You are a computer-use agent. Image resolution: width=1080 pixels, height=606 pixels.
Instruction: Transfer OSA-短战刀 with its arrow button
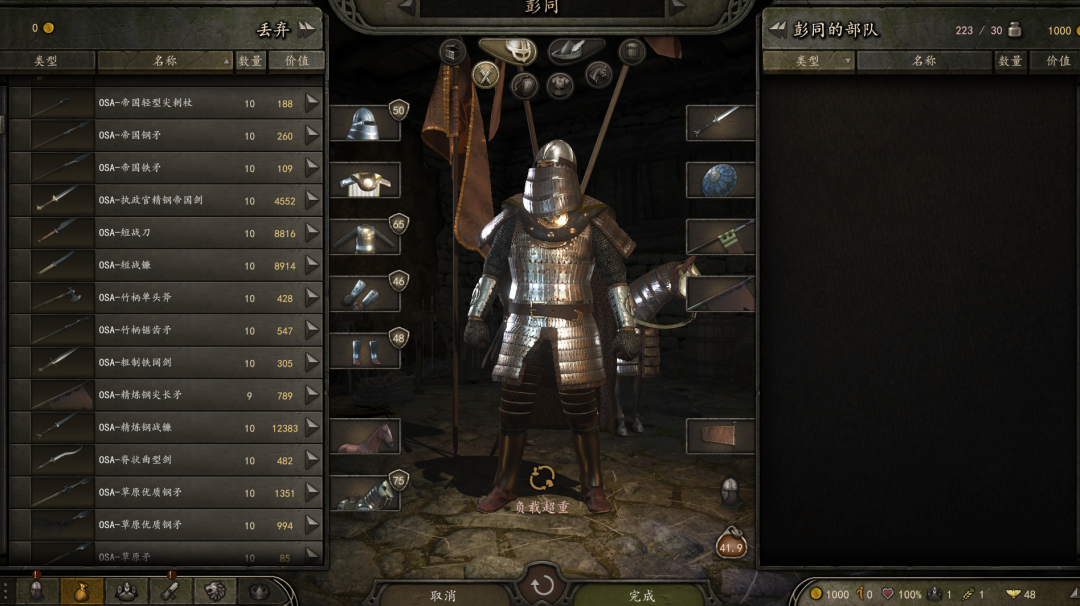[312, 232]
